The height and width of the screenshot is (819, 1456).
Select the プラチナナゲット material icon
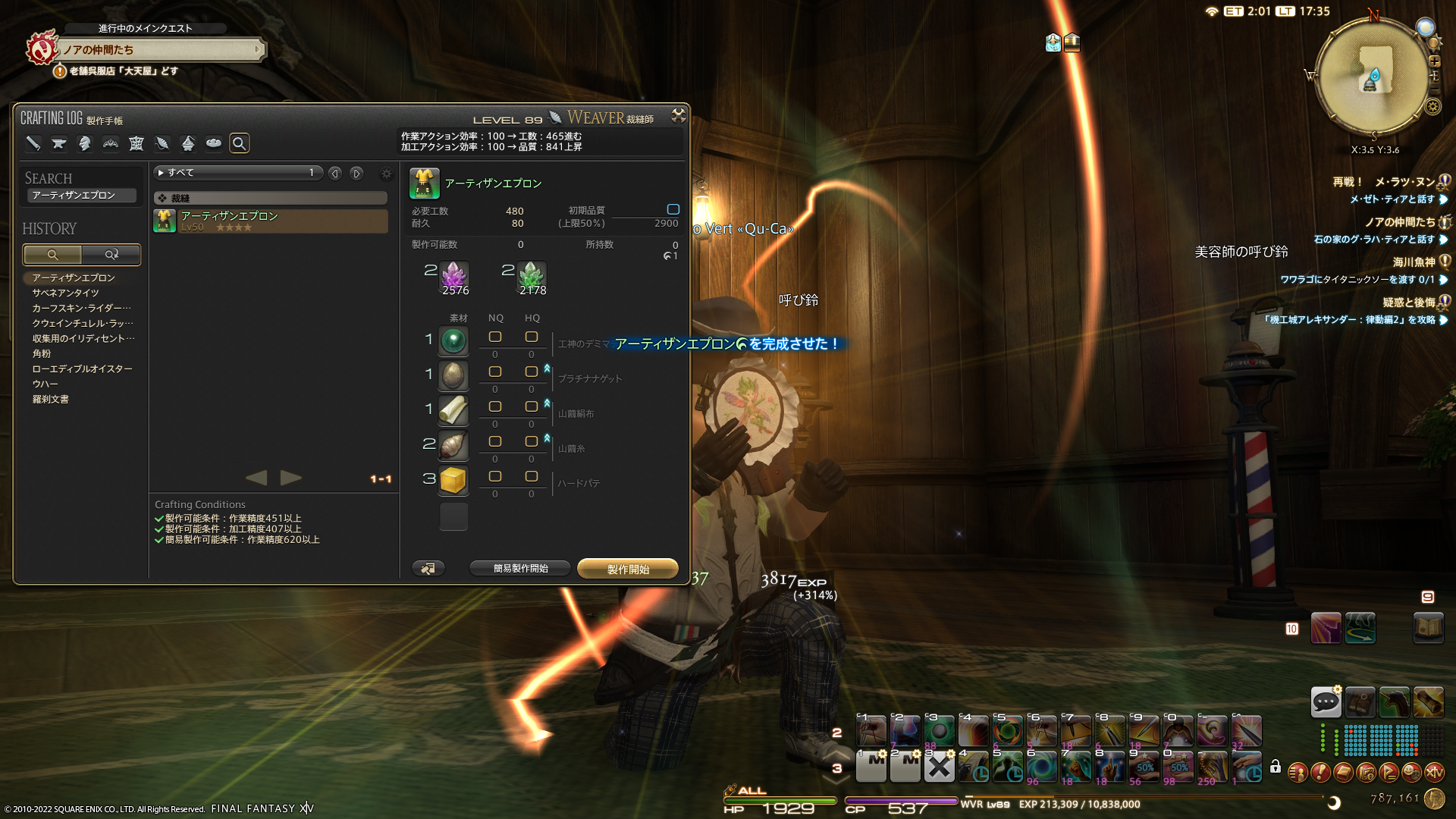[453, 375]
